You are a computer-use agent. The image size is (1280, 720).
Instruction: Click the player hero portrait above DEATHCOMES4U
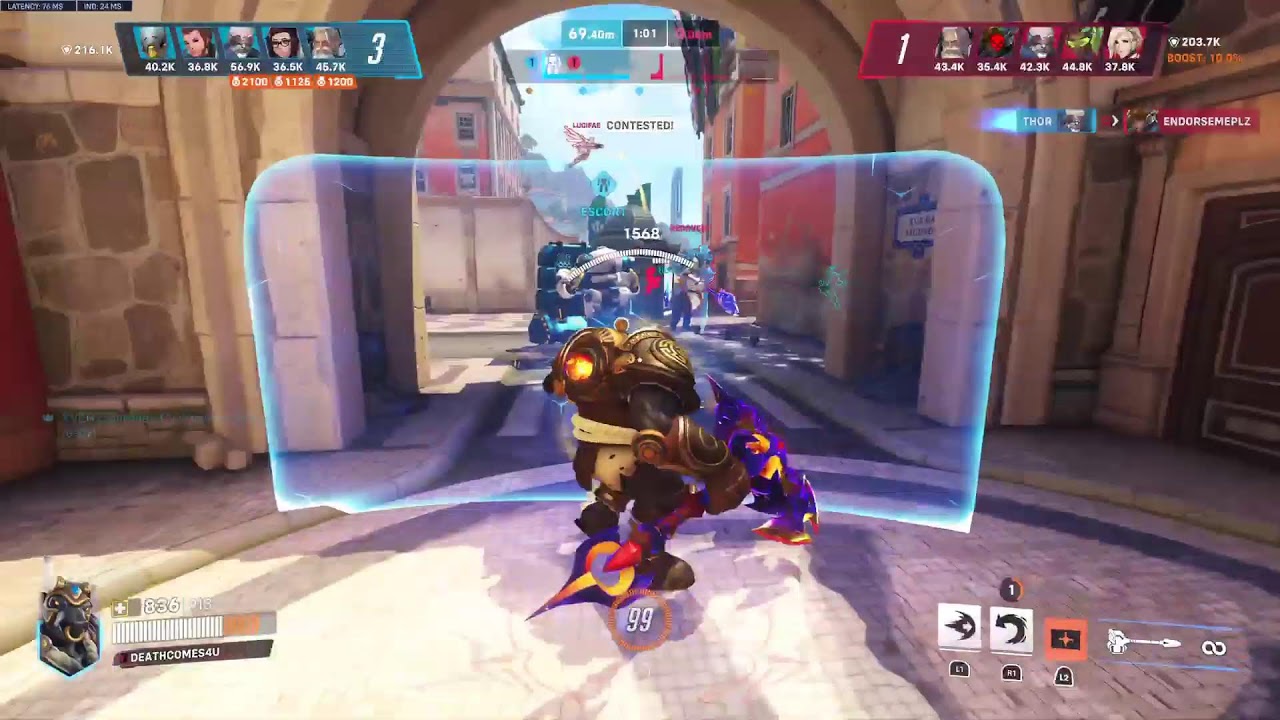pyautogui.click(x=70, y=625)
